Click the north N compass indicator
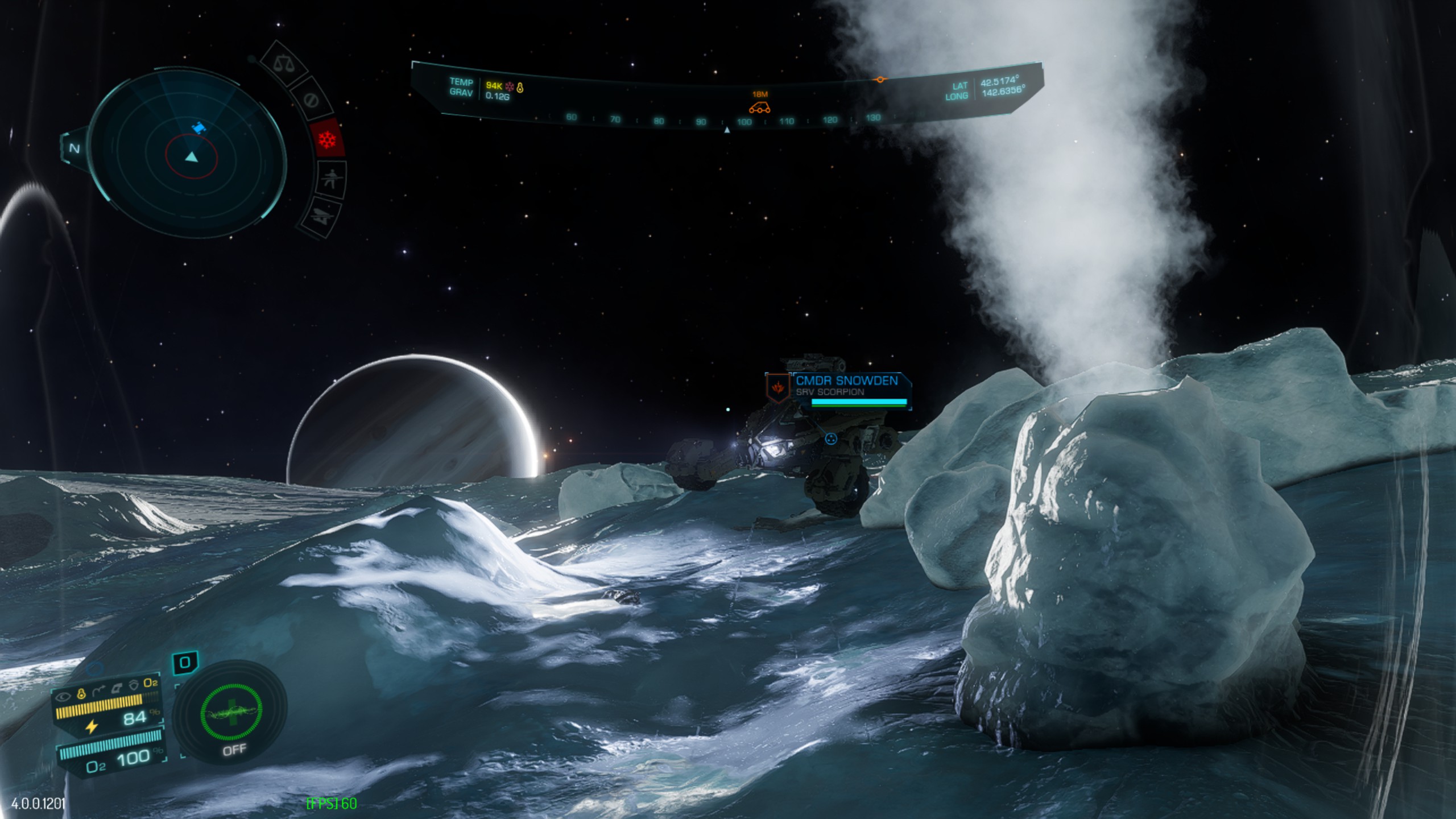 (x=75, y=148)
